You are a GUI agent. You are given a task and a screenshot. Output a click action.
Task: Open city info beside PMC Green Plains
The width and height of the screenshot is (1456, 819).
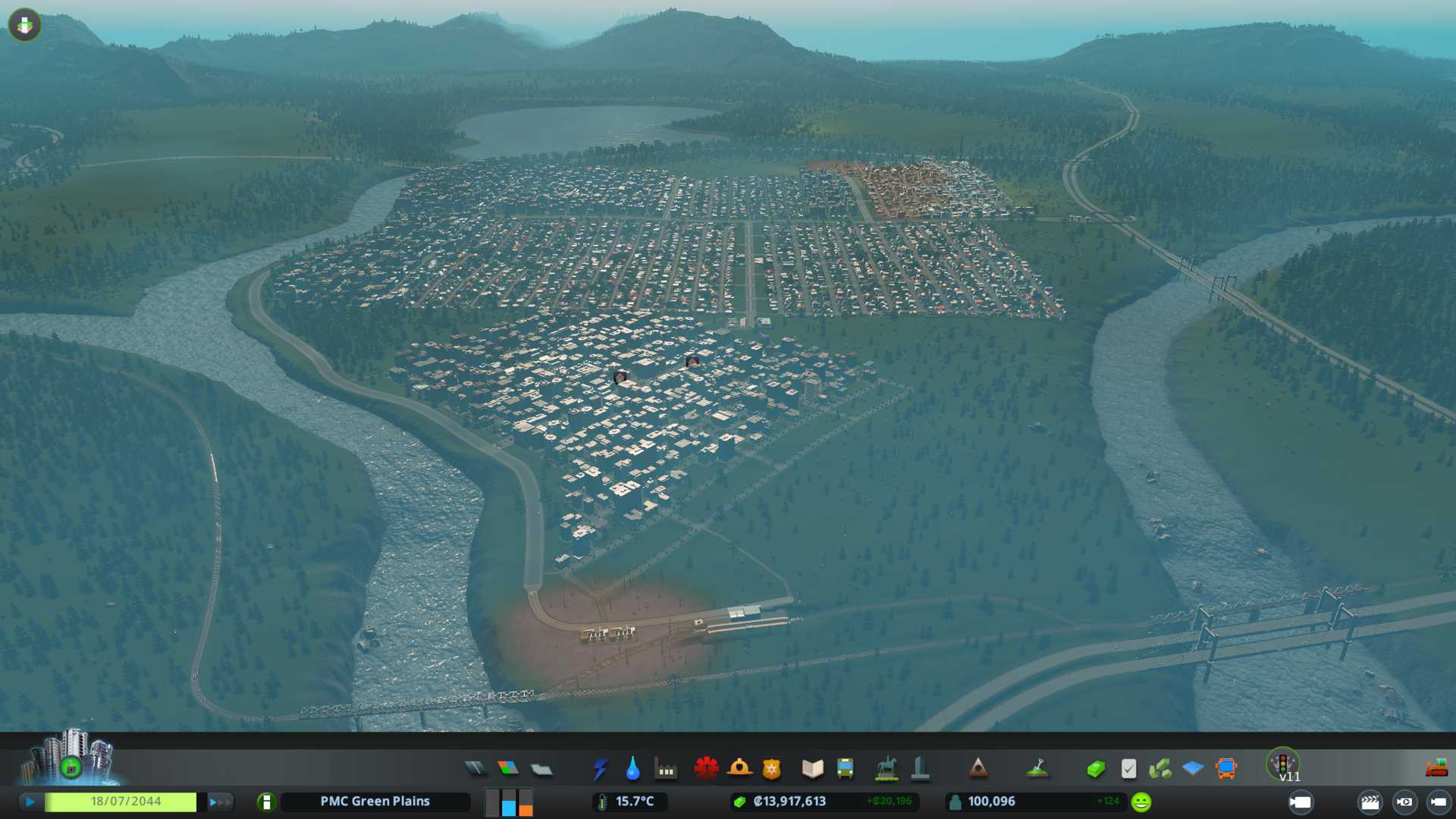[266, 802]
